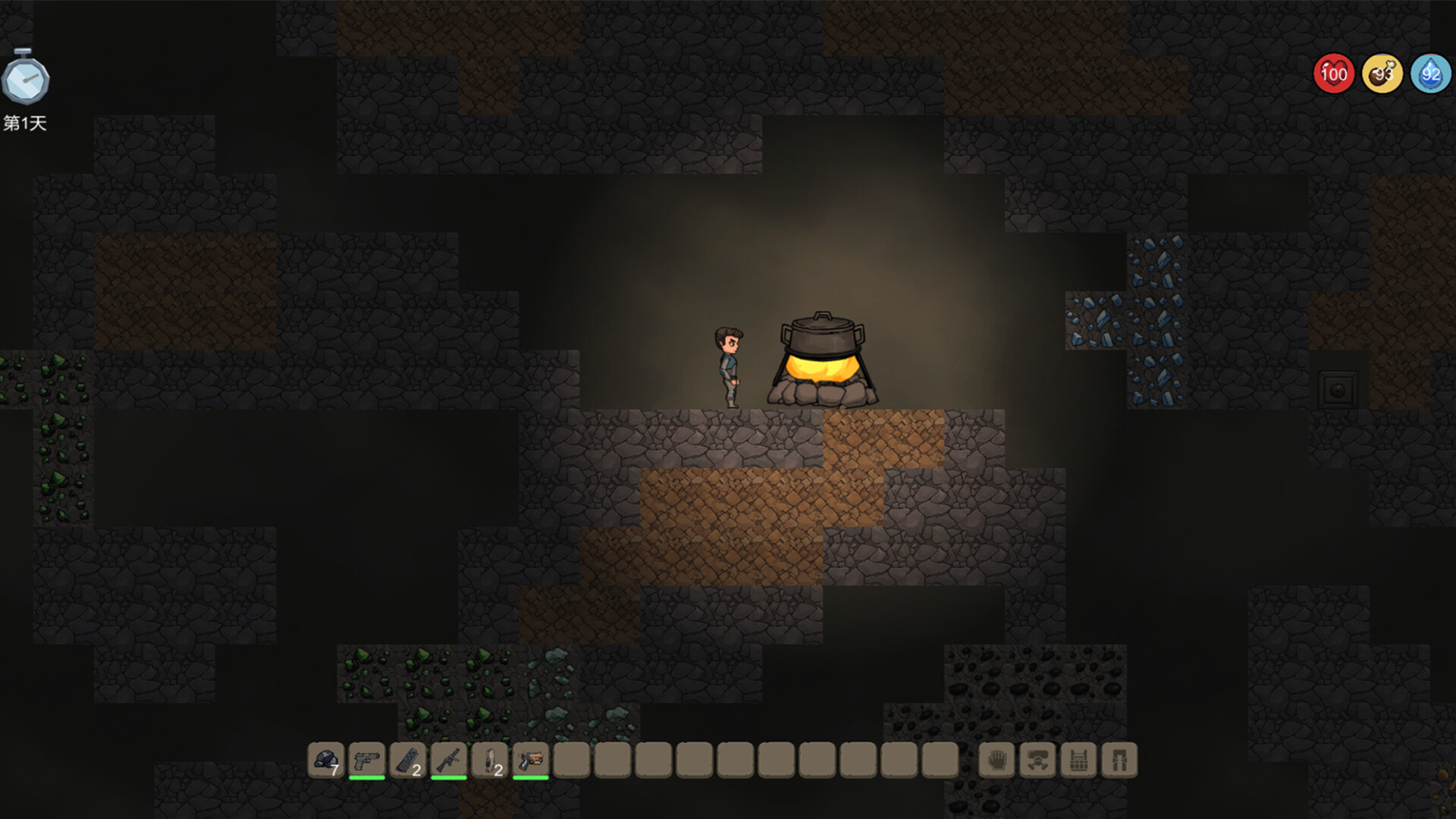Screen dimensions: 1456x819
Task: Select the stack of 7 rocks
Action: [x=325, y=759]
